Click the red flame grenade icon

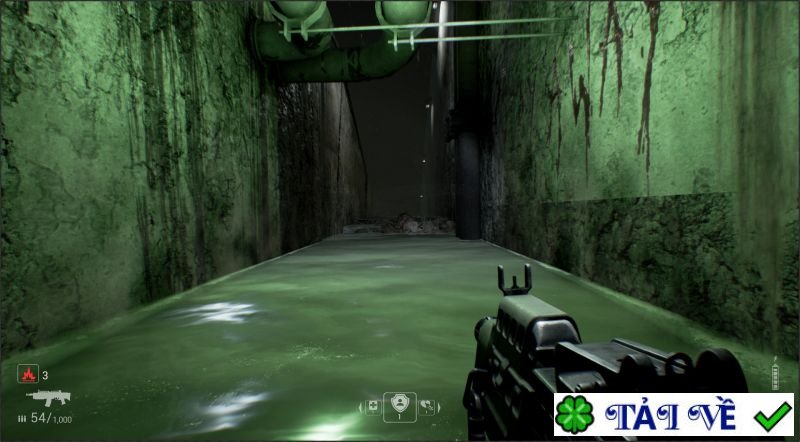tap(27, 375)
